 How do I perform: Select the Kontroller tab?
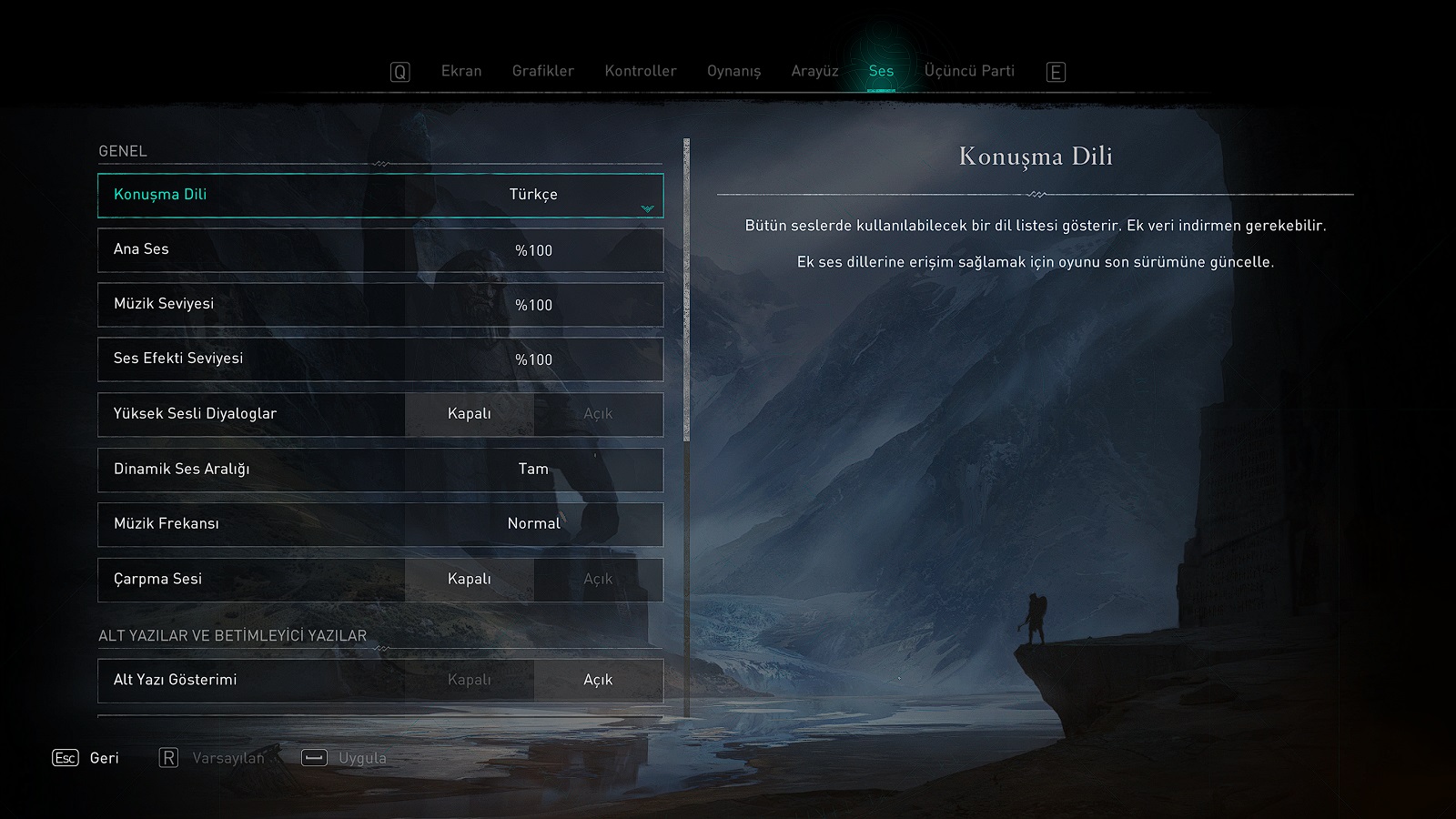click(641, 71)
